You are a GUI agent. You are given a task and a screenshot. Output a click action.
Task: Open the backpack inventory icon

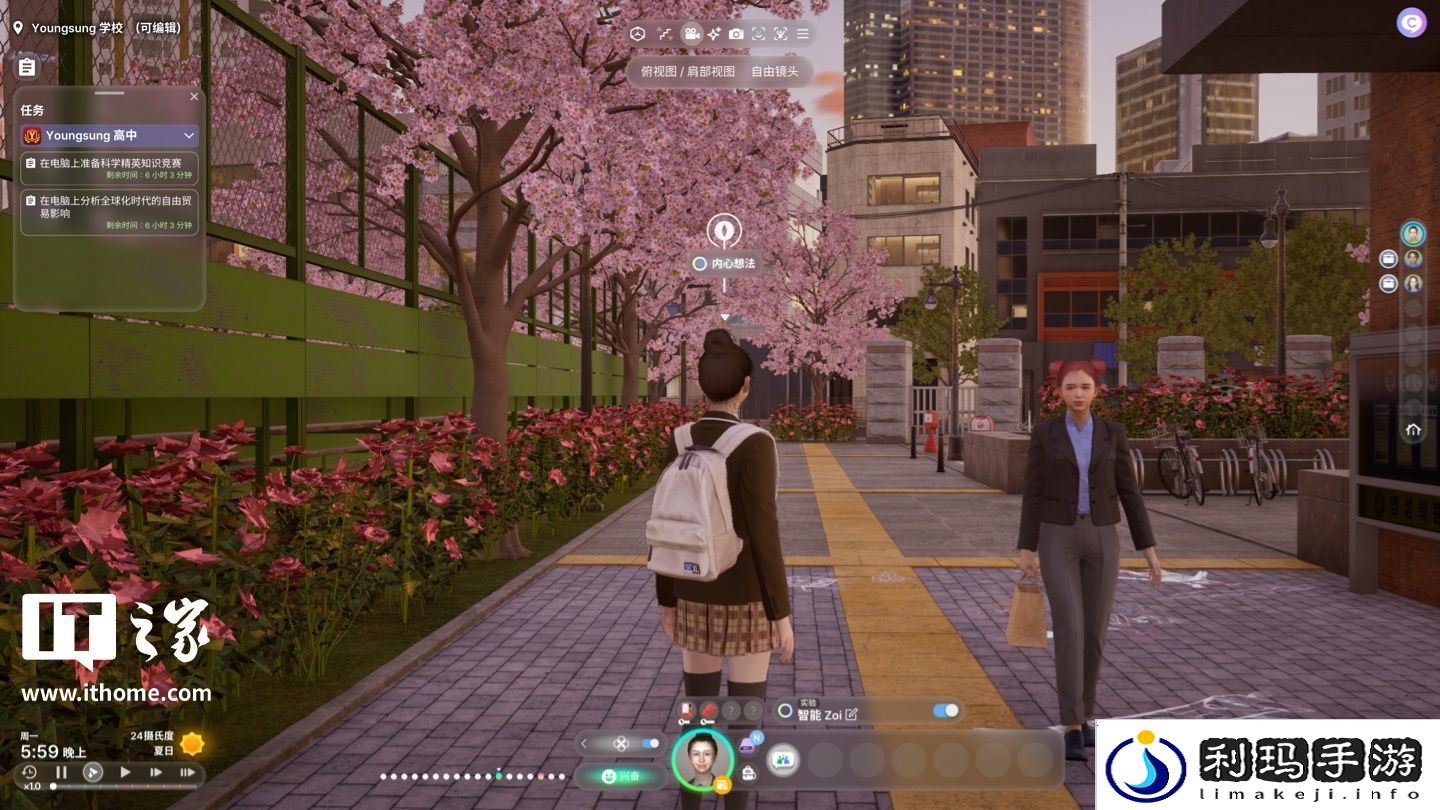(x=748, y=774)
